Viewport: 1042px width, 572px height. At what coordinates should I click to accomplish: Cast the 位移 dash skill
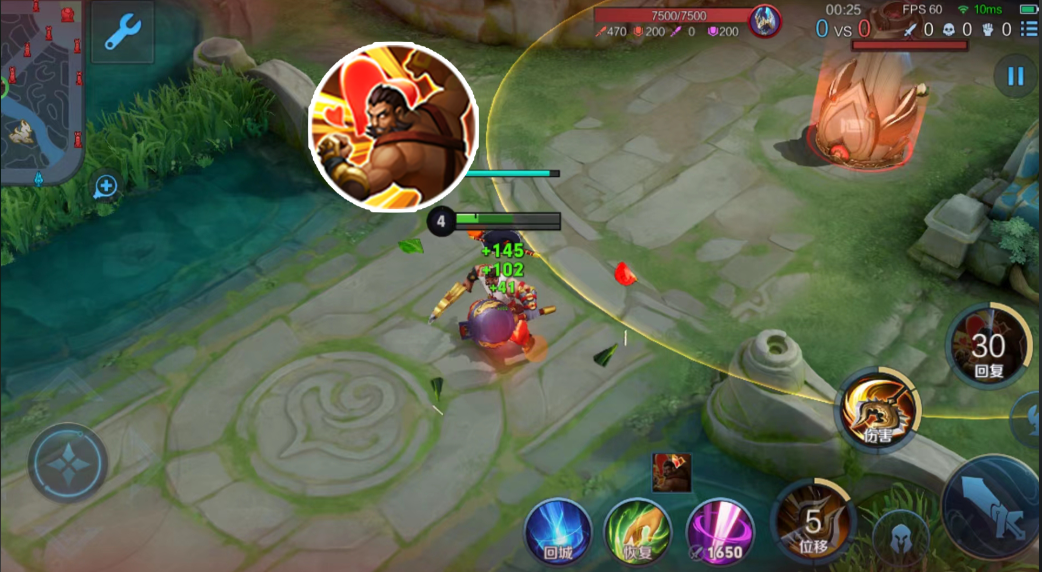click(x=812, y=520)
